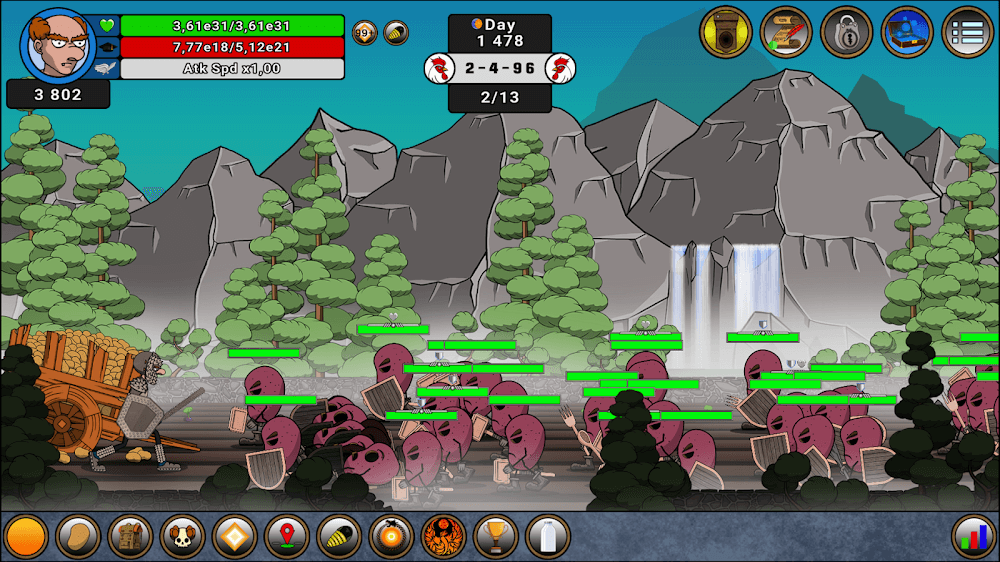Open the quest scroll with red quill
This screenshot has width=1000, height=562.
click(x=786, y=32)
